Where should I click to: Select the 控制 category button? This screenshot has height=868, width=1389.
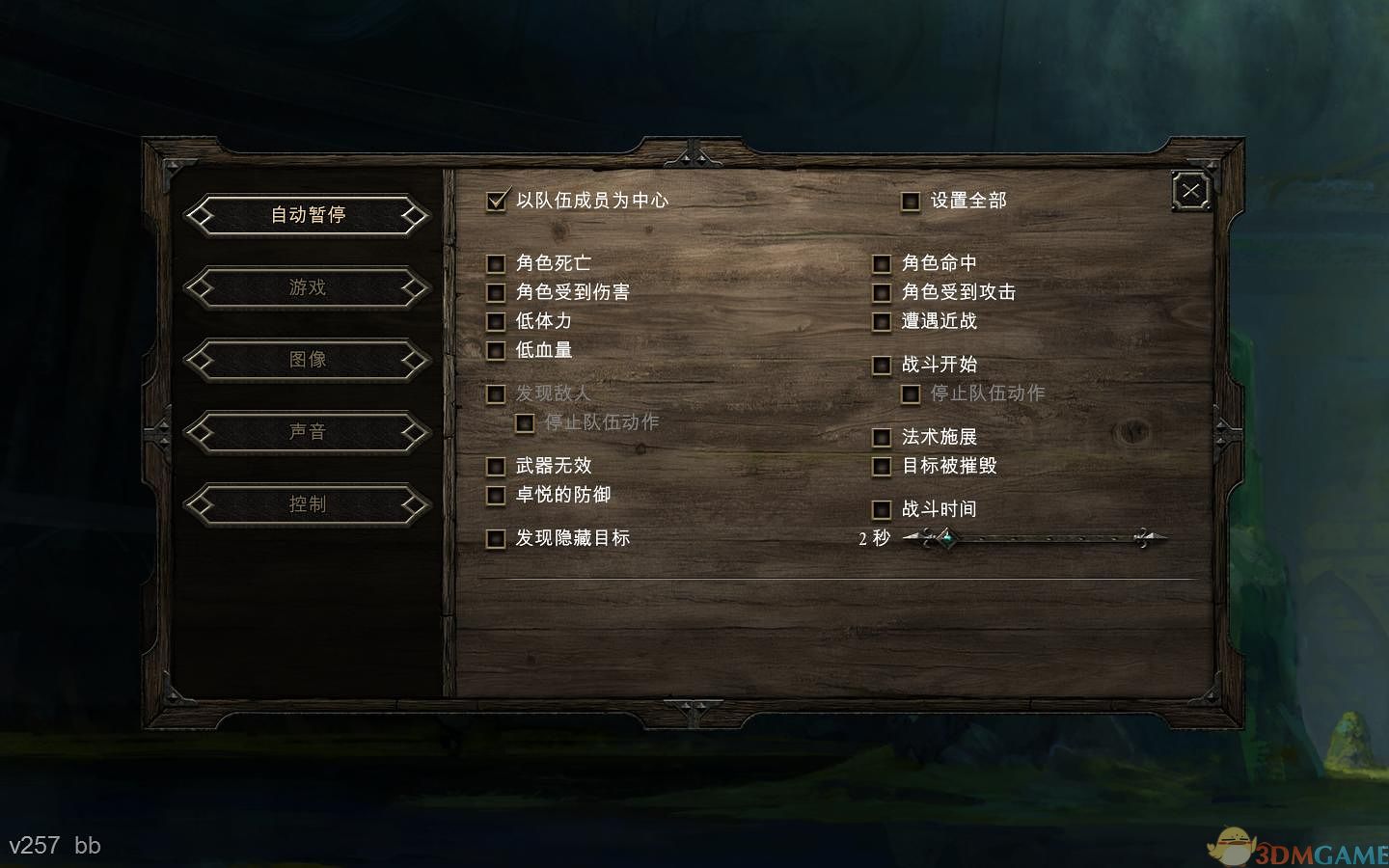(307, 503)
